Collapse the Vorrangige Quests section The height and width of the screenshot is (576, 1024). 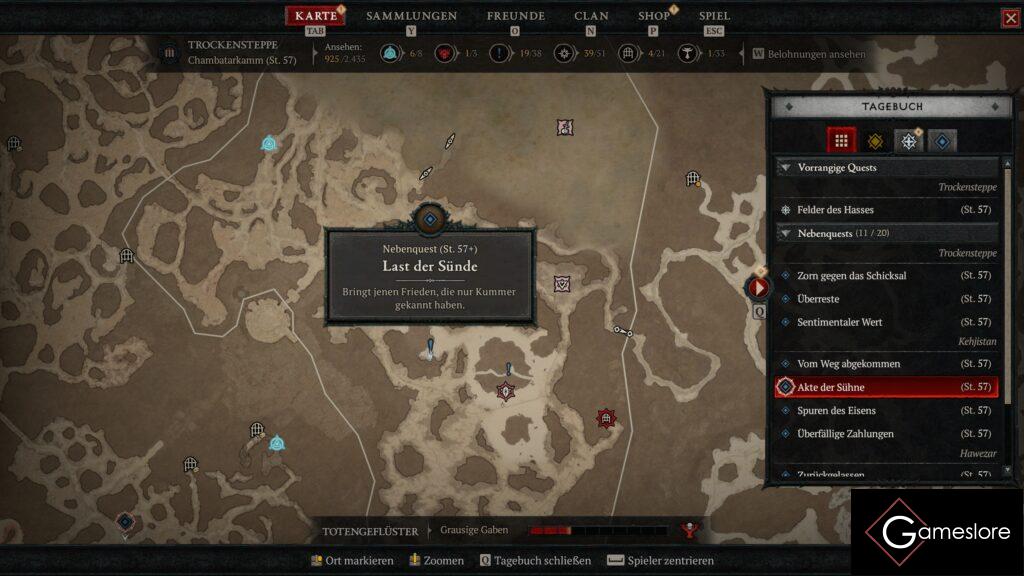[786, 168]
